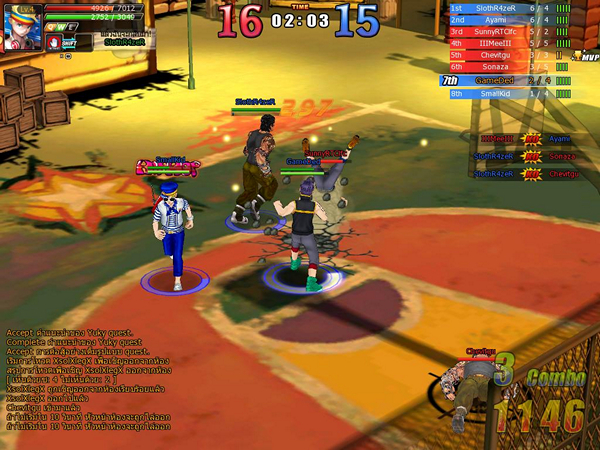The width and height of the screenshot is (600, 450).
Task: Activate the E skill icon
Action: (71, 27)
